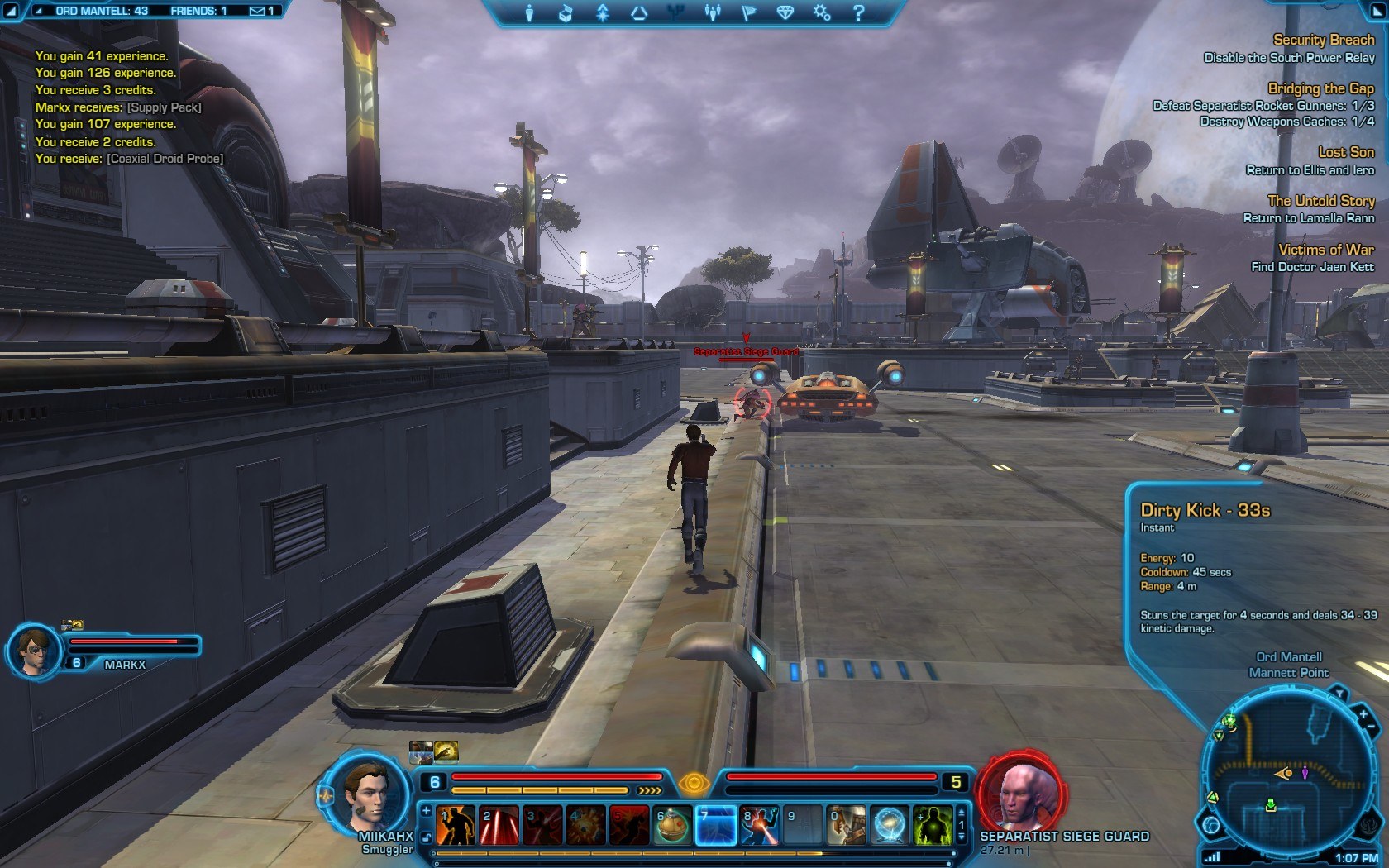
Task: Select the Lost Son quest title
Action: click(x=1346, y=152)
